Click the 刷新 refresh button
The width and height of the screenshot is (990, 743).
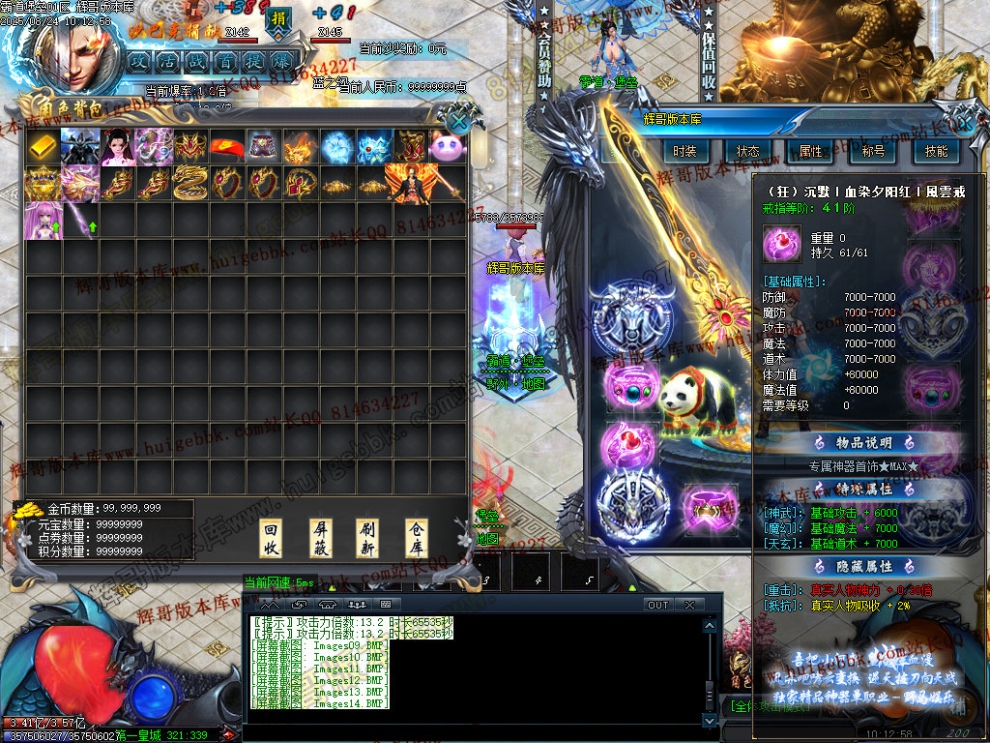(368, 538)
